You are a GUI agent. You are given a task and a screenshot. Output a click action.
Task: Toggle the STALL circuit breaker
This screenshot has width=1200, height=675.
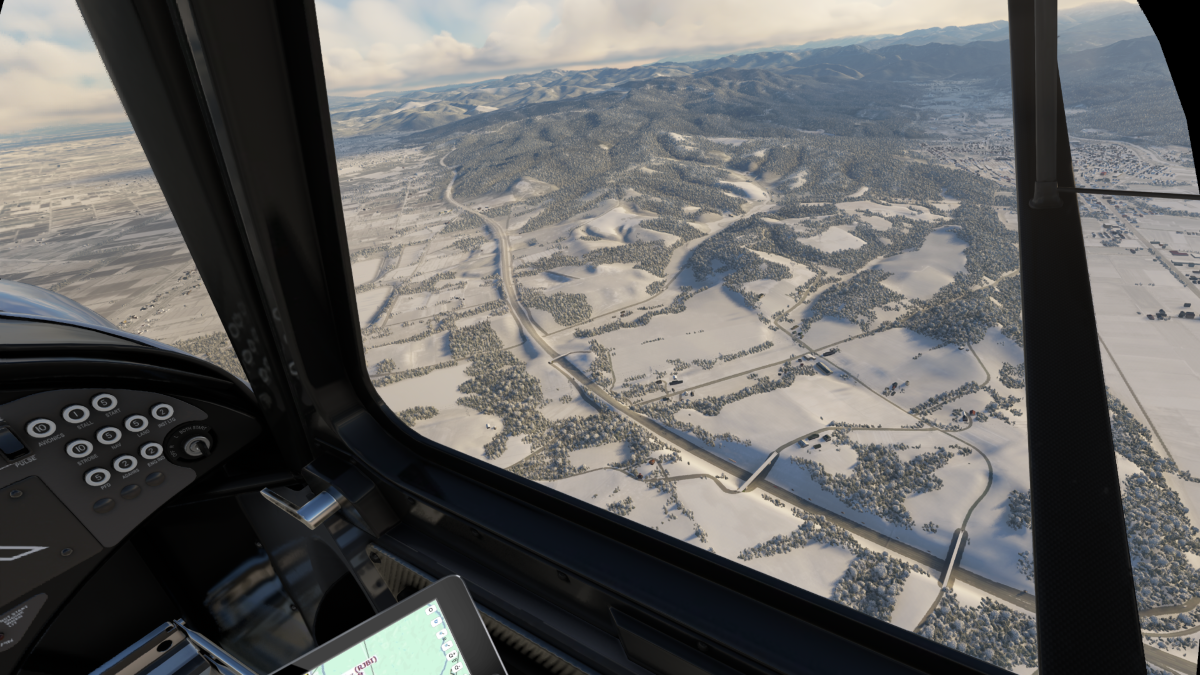click(75, 414)
